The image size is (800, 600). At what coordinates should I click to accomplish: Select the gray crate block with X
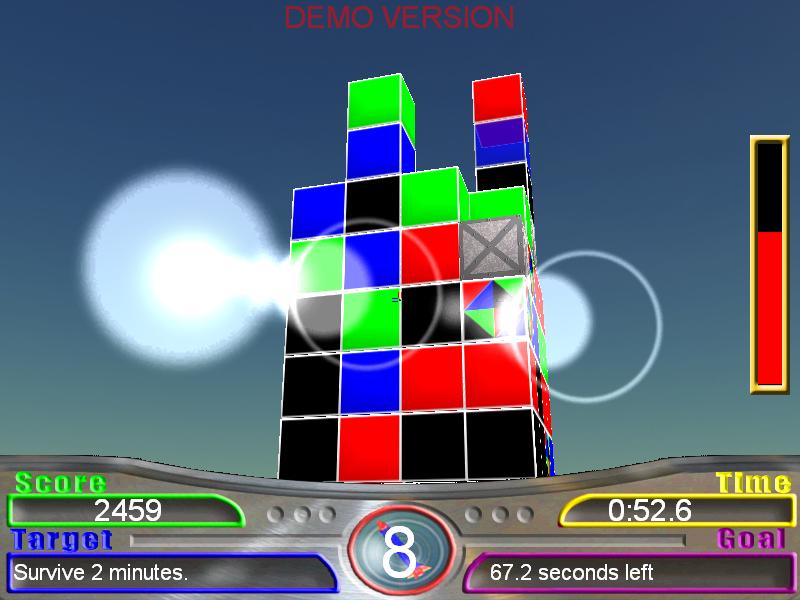click(x=492, y=248)
